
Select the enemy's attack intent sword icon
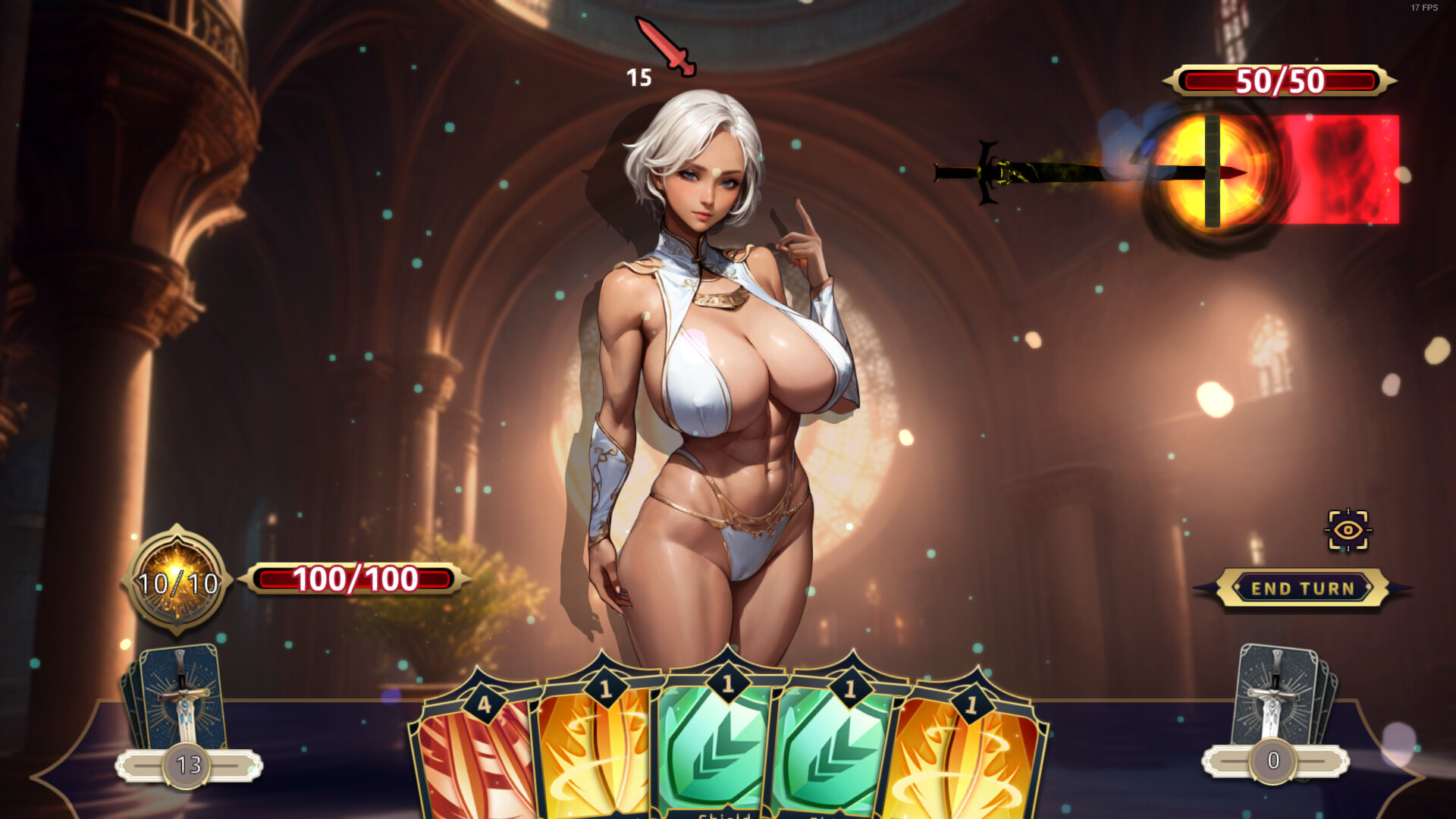click(668, 47)
